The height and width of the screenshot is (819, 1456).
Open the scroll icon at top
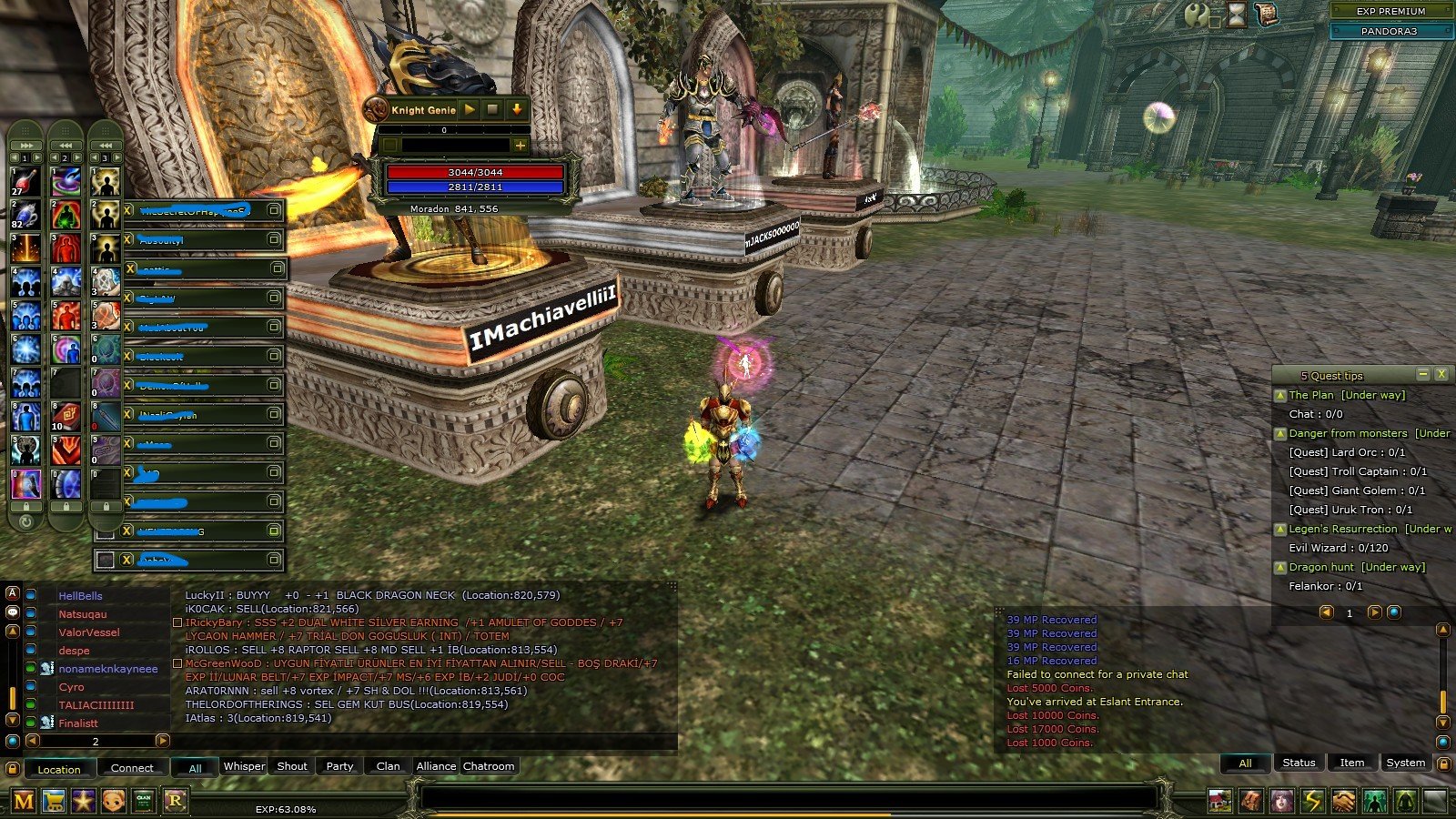pyautogui.click(x=1266, y=14)
